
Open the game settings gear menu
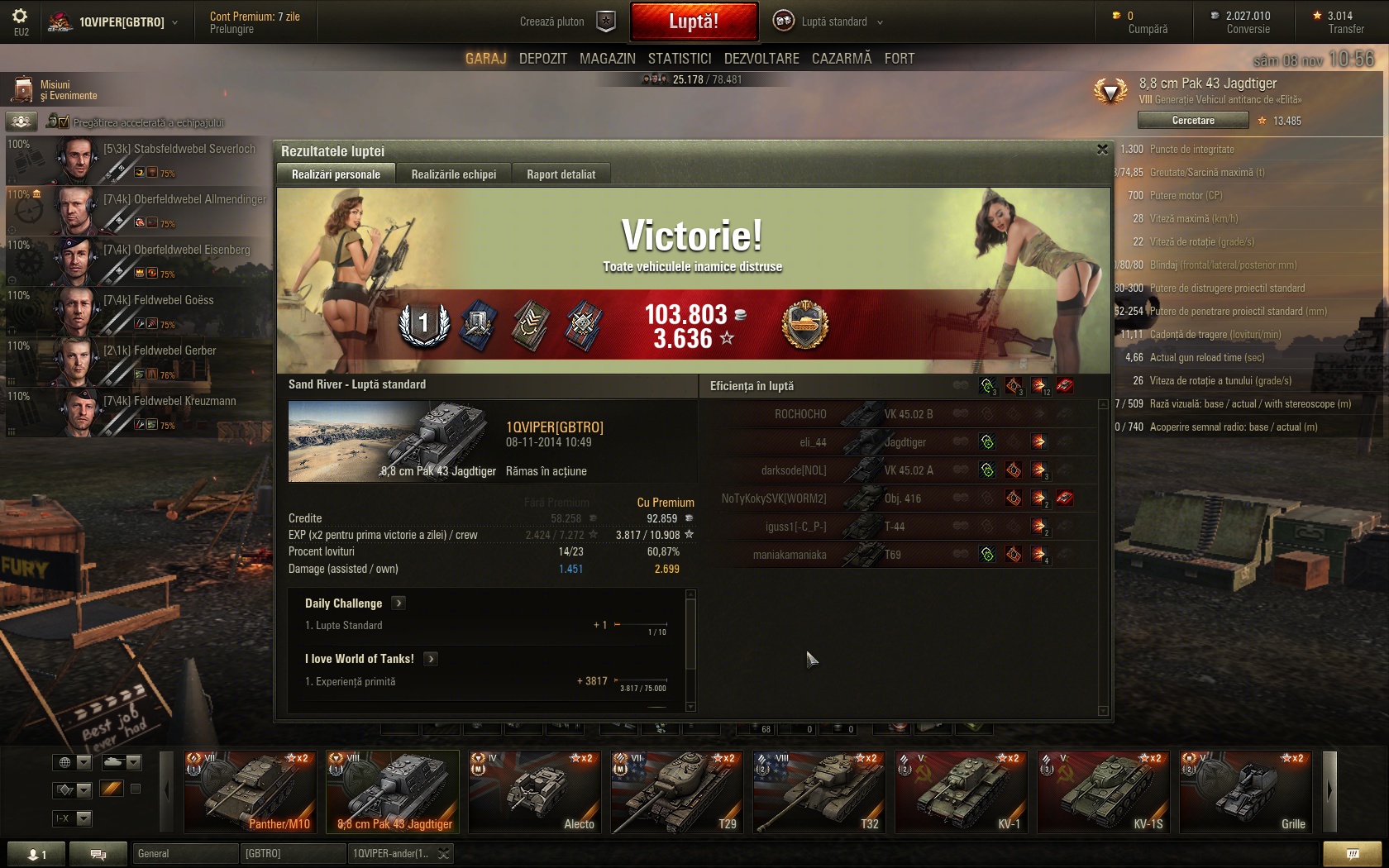[20, 18]
